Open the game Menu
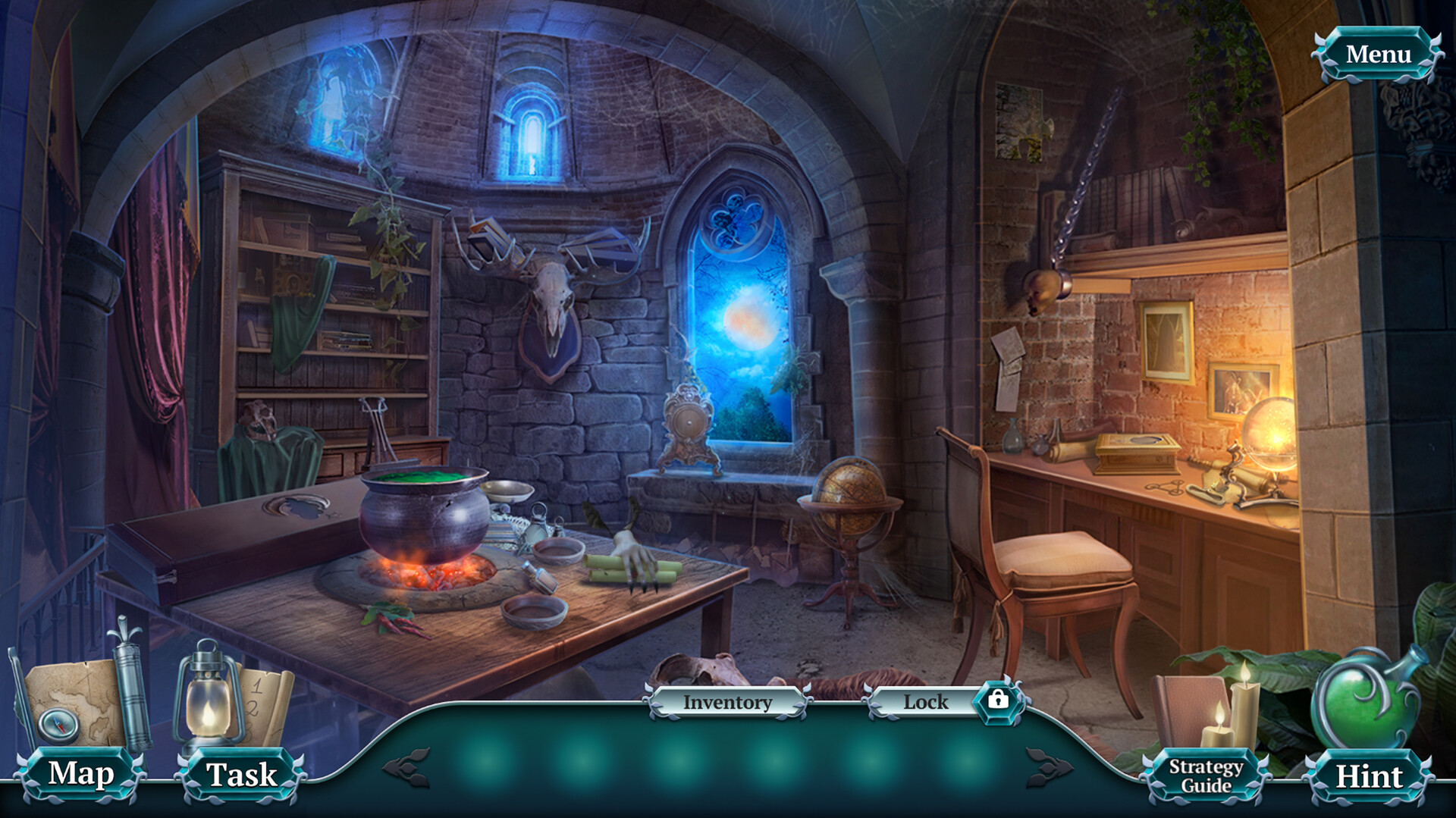1456x818 pixels. (x=1379, y=54)
